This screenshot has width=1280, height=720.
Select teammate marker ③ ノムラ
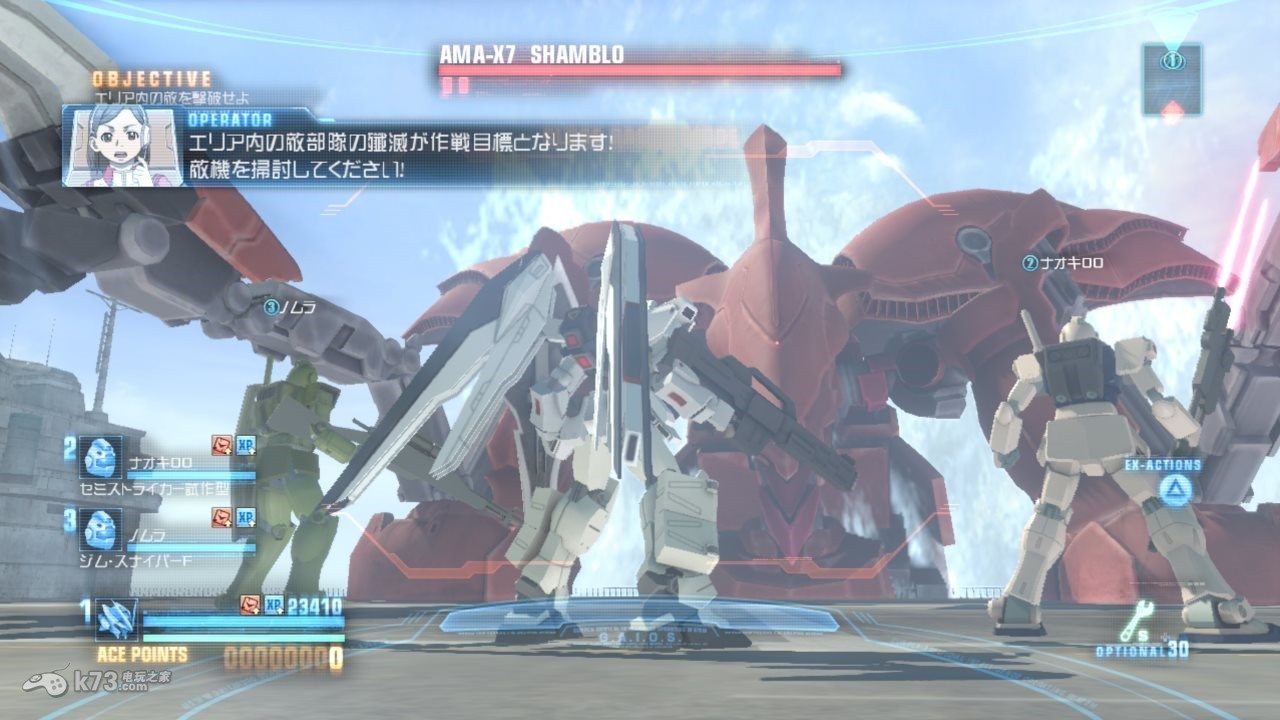pyautogui.click(x=290, y=307)
